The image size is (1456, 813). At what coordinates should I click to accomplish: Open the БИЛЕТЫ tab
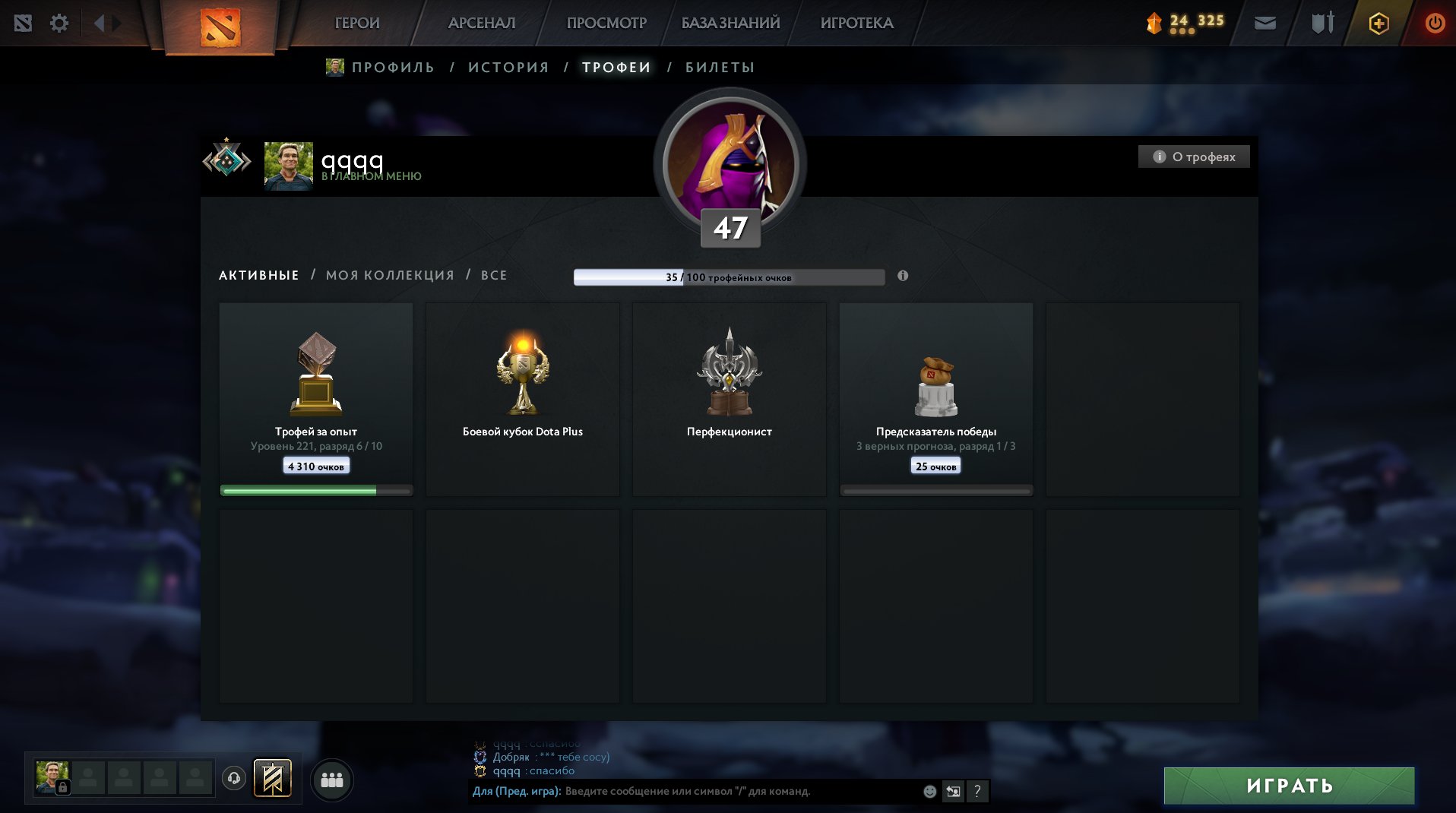[717, 67]
